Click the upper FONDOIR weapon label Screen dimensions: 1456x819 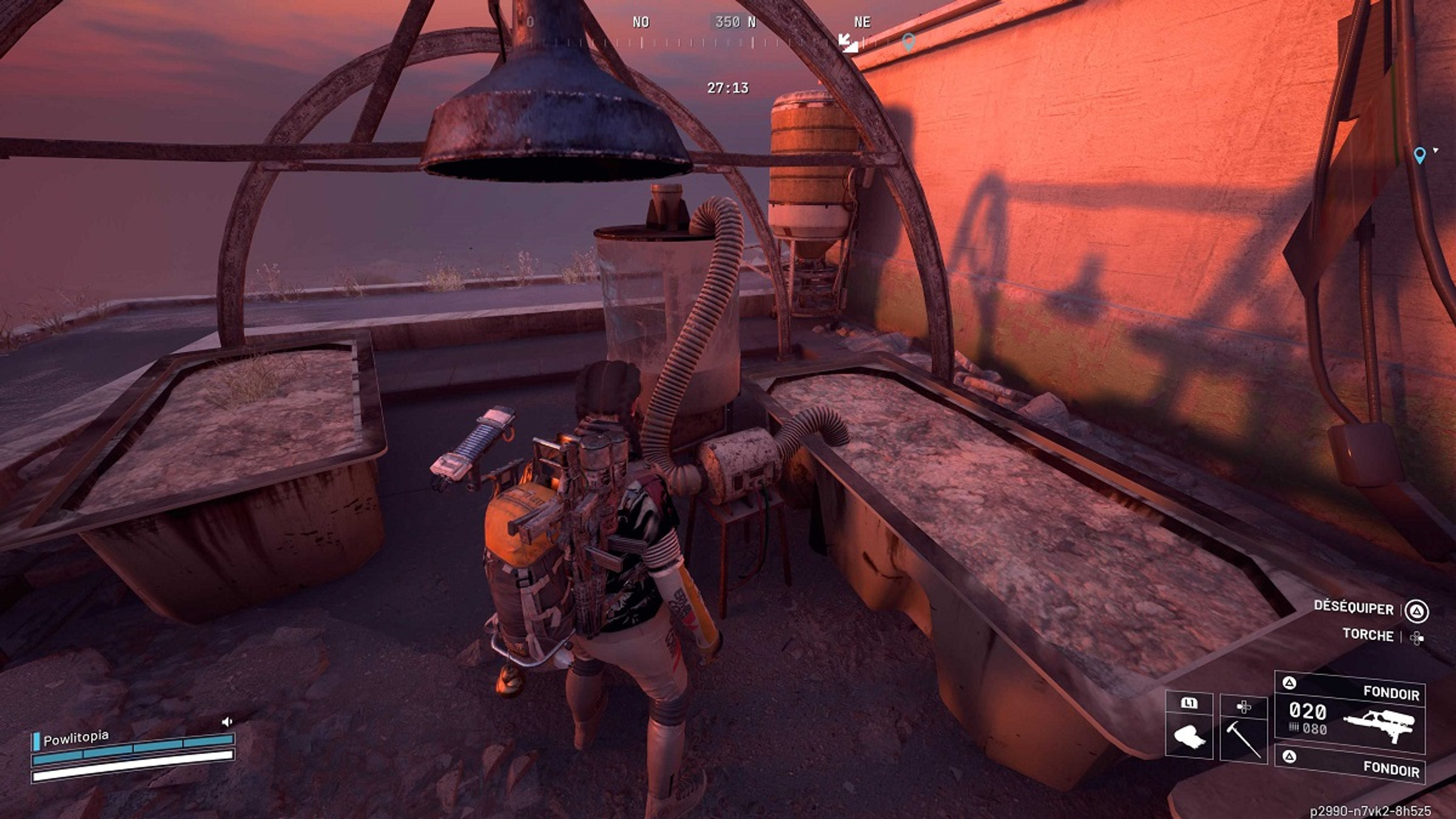[1392, 692]
